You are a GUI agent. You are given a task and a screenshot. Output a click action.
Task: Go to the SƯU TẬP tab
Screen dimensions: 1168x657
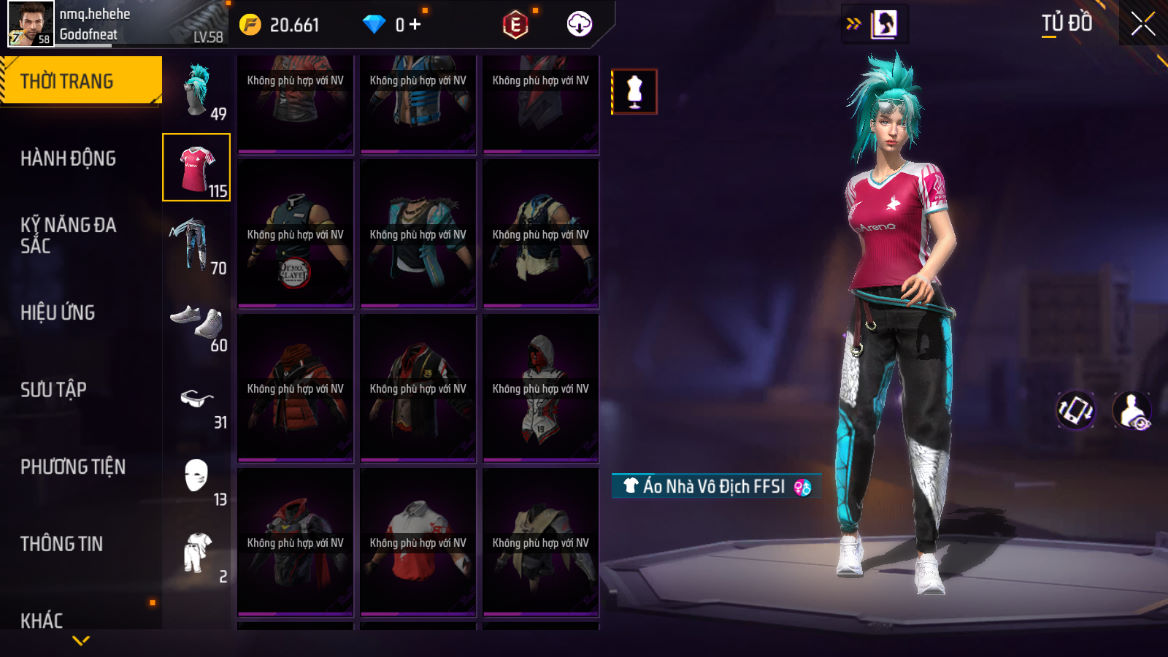[53, 389]
